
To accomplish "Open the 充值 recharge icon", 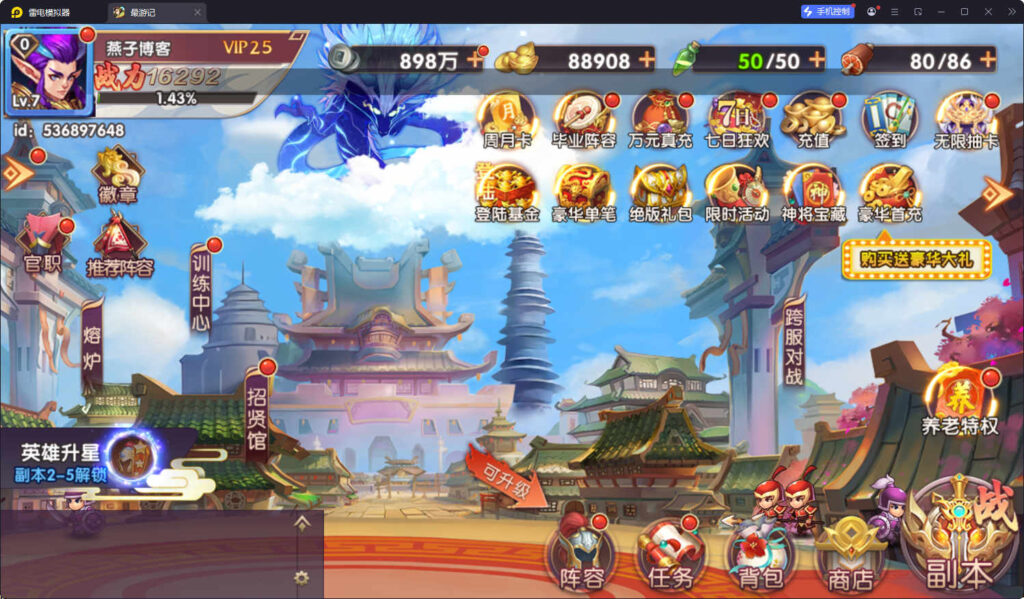I will (813, 120).
